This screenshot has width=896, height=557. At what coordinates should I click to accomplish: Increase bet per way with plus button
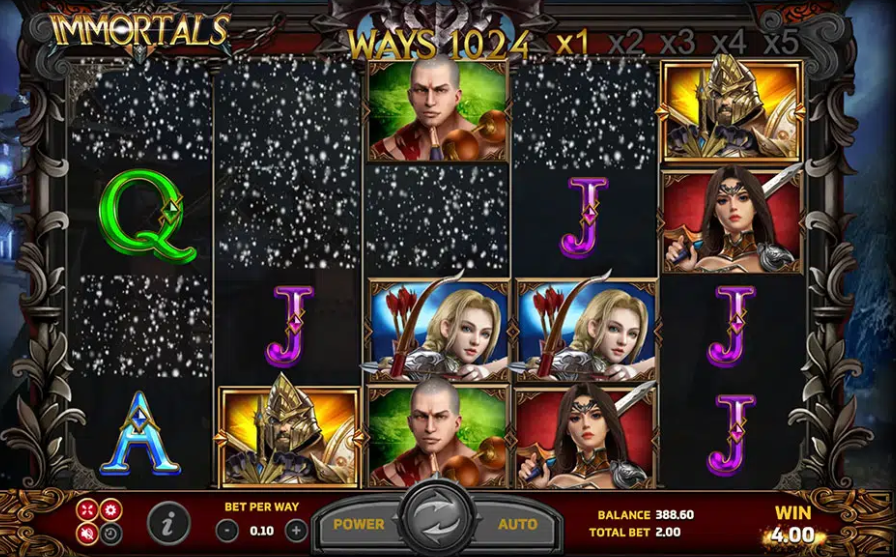[296, 530]
